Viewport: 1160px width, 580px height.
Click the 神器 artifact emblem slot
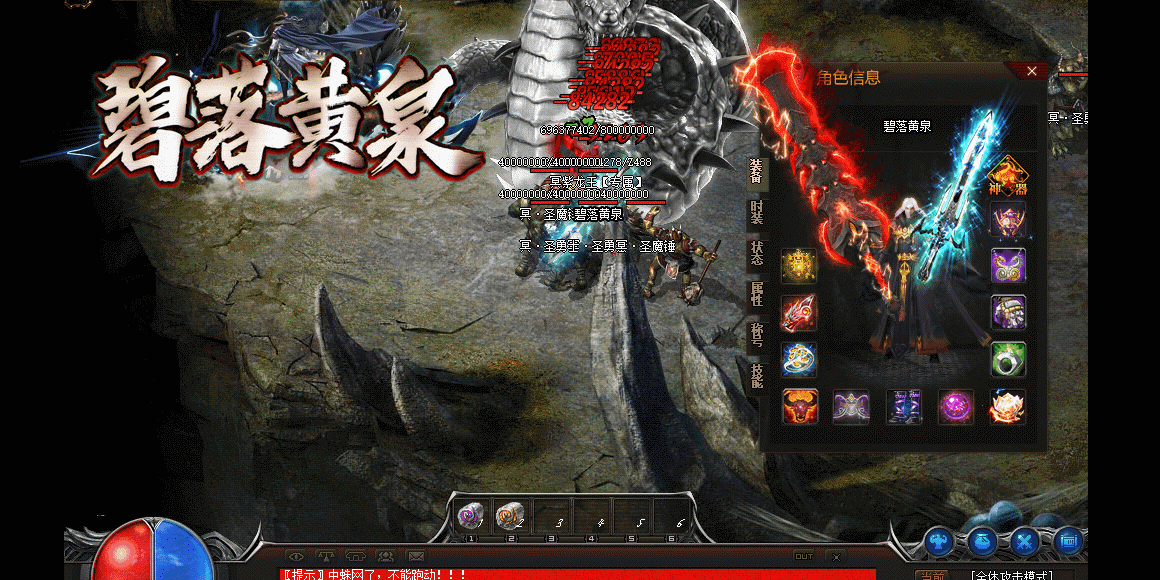[x=1007, y=176]
